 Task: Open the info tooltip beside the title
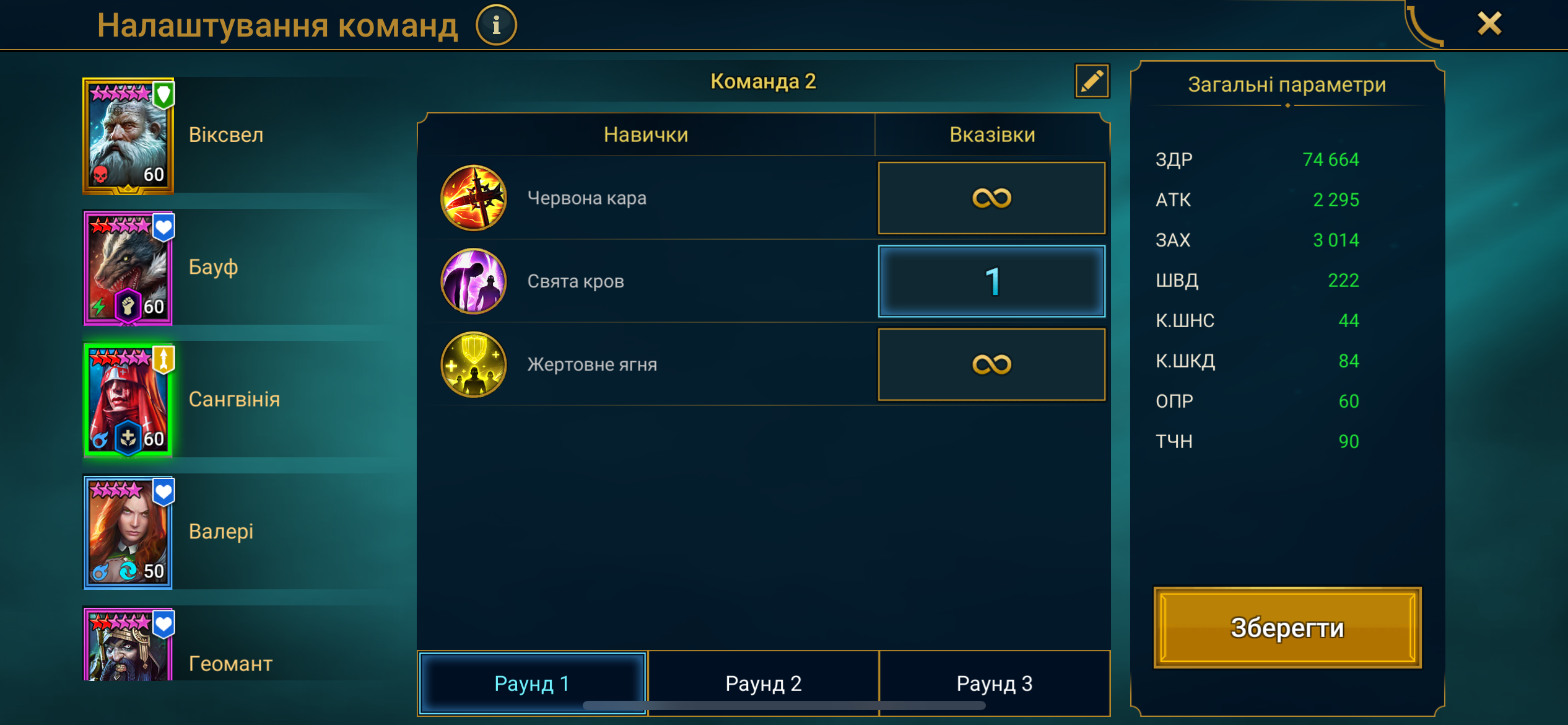pos(496,25)
